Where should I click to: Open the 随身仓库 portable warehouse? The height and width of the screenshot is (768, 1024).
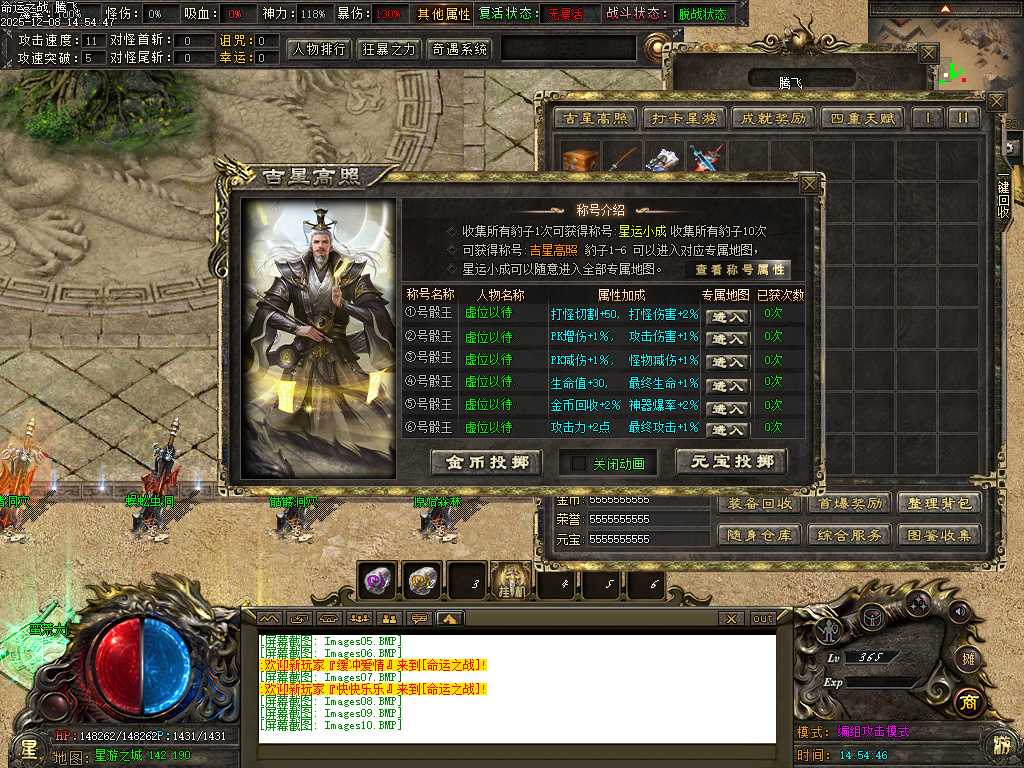(761, 535)
